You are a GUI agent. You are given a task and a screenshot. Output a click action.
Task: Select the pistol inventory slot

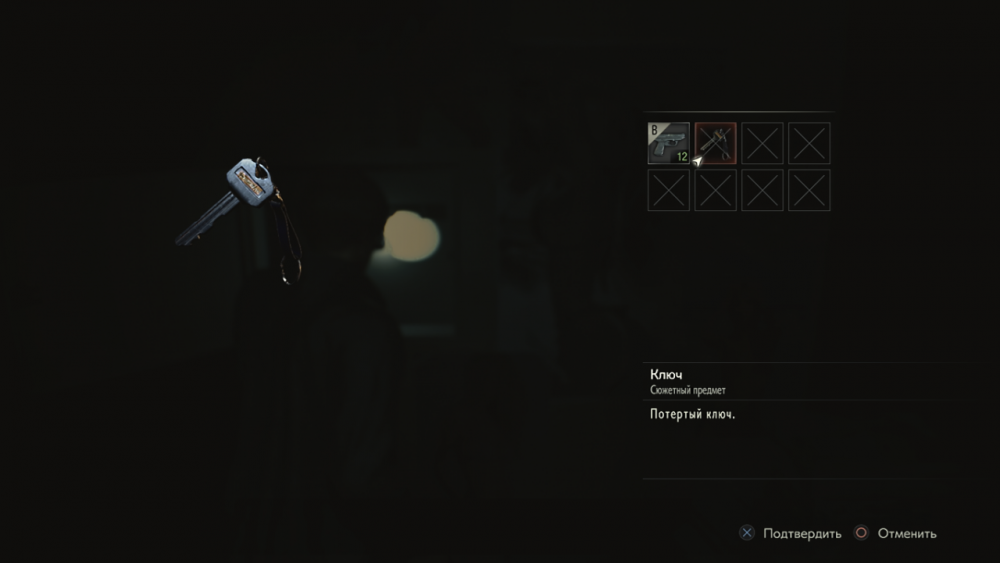(x=668, y=143)
